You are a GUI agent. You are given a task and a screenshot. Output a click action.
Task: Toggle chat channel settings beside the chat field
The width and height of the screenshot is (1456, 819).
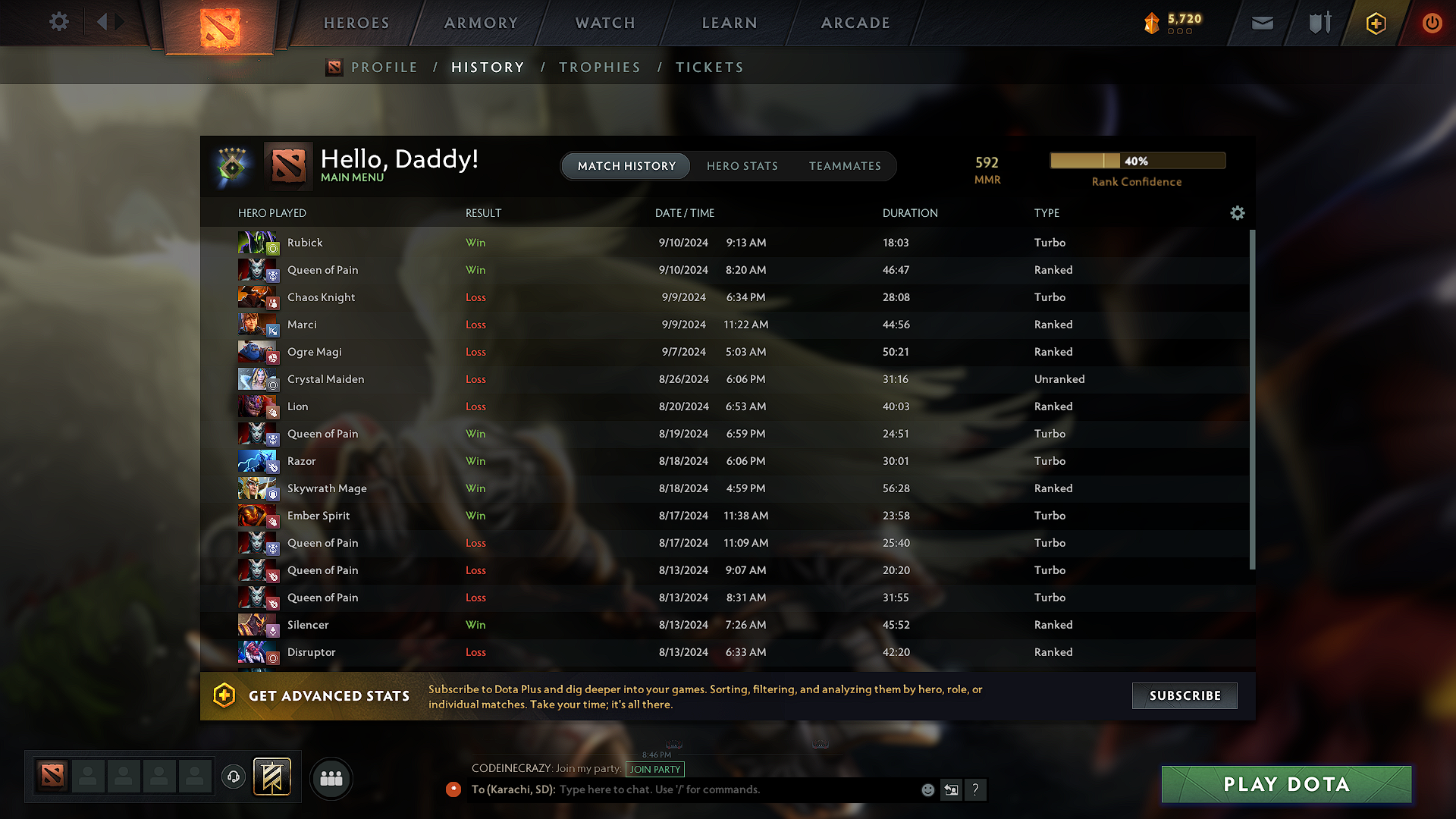pyautogui.click(x=951, y=789)
